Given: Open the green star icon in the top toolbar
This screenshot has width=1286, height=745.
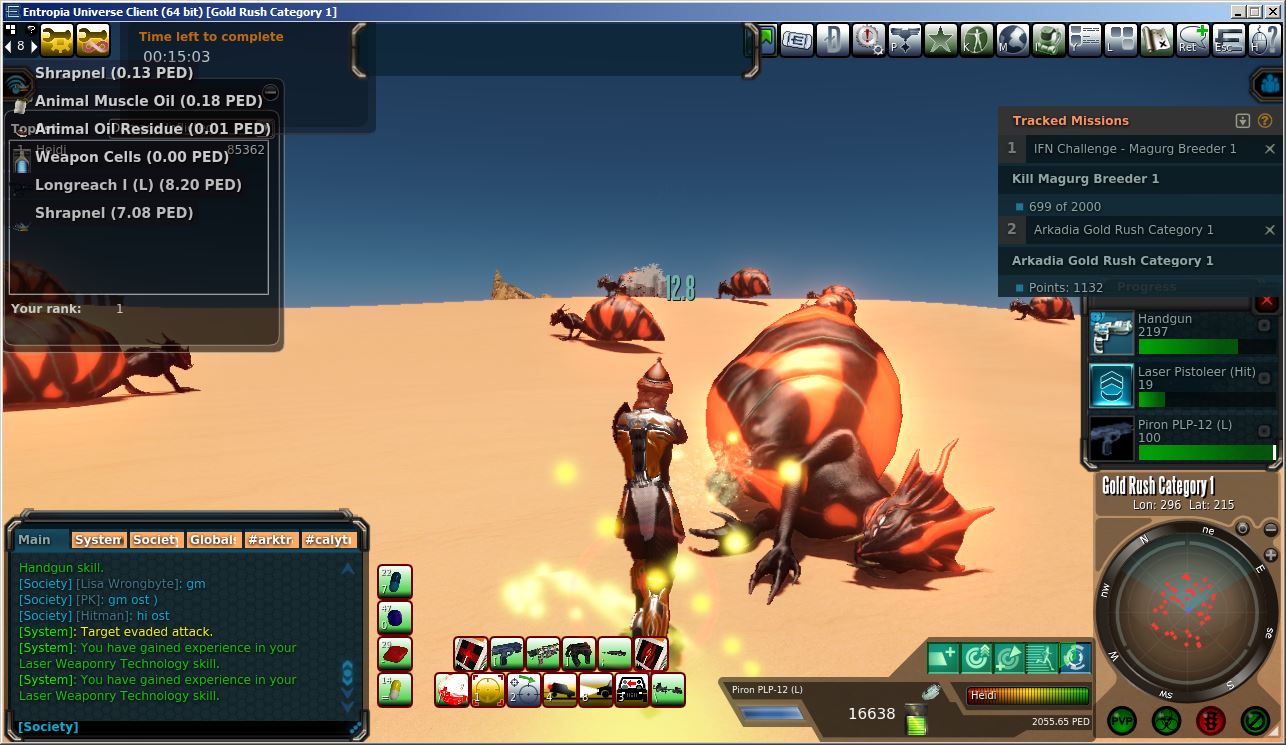Looking at the screenshot, I should (x=941, y=40).
